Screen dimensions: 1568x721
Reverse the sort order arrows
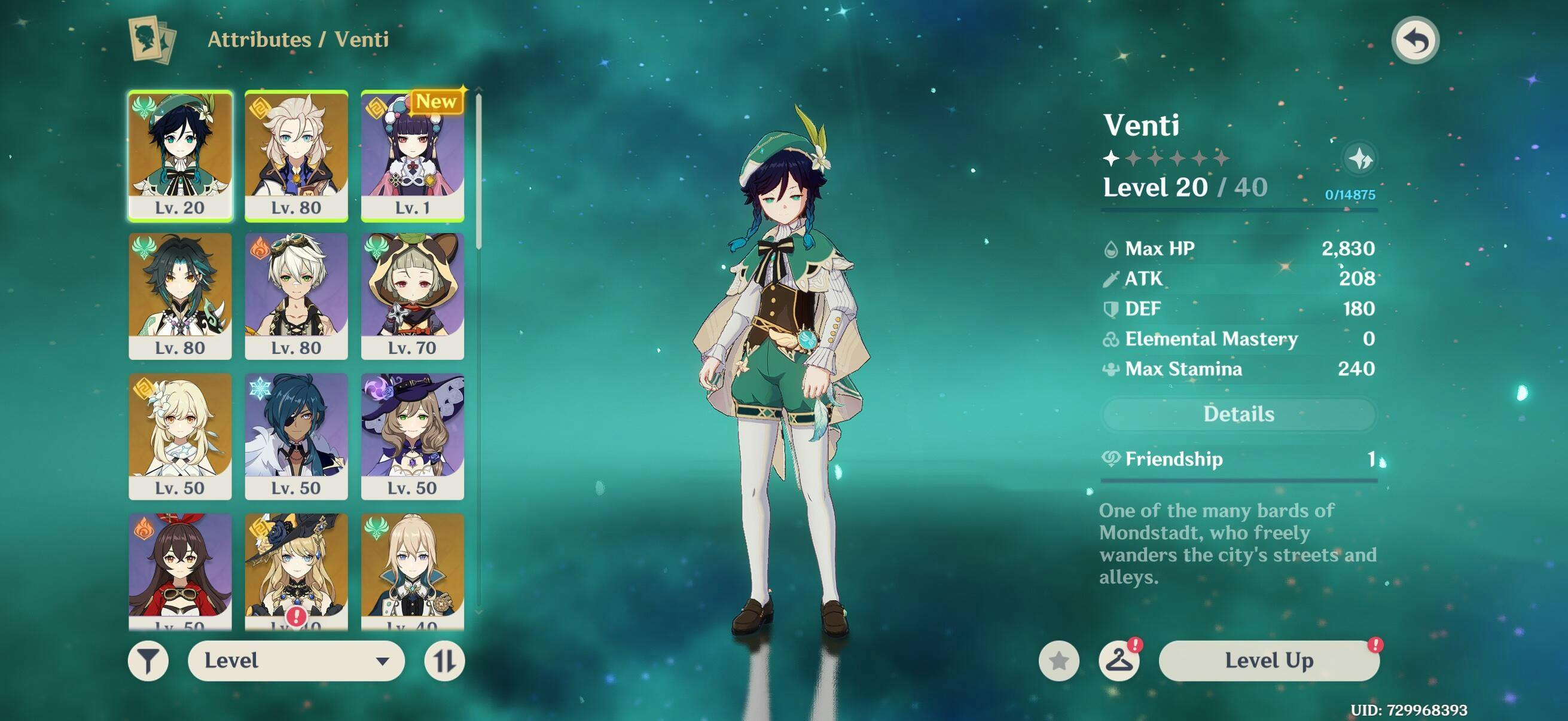[444, 661]
